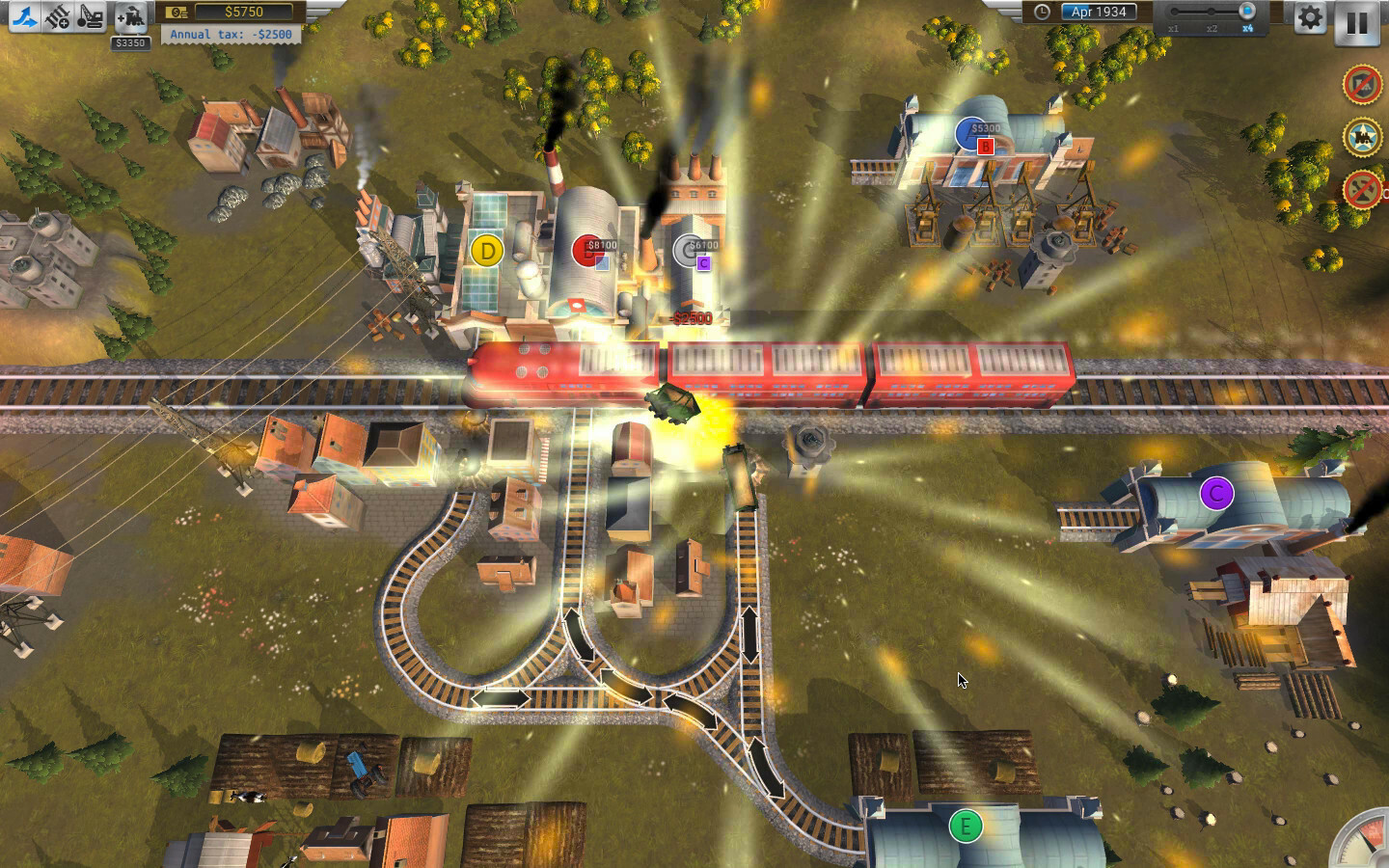Click the Apr 1934 date display
Viewport: 1389px width, 868px height.
(1098, 12)
